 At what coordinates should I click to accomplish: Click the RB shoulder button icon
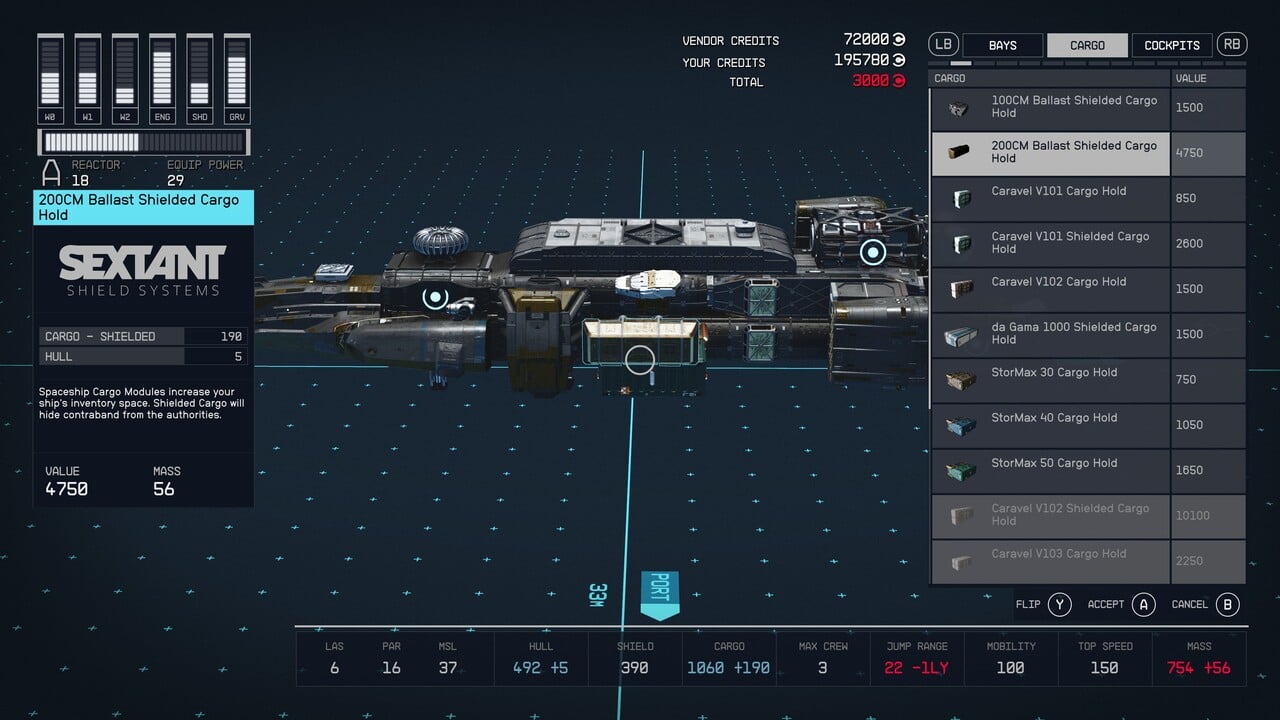coord(1231,44)
